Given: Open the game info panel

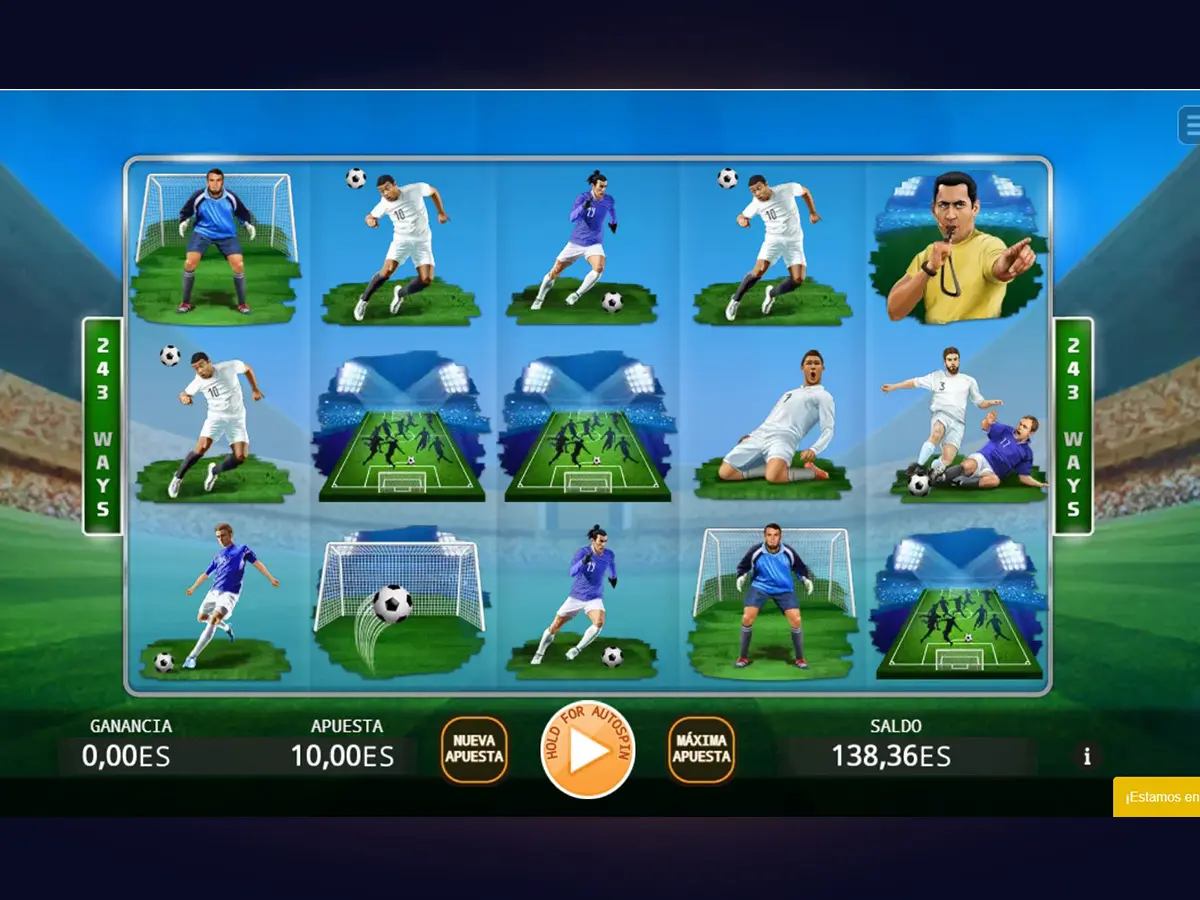Looking at the screenshot, I should coord(1087,756).
